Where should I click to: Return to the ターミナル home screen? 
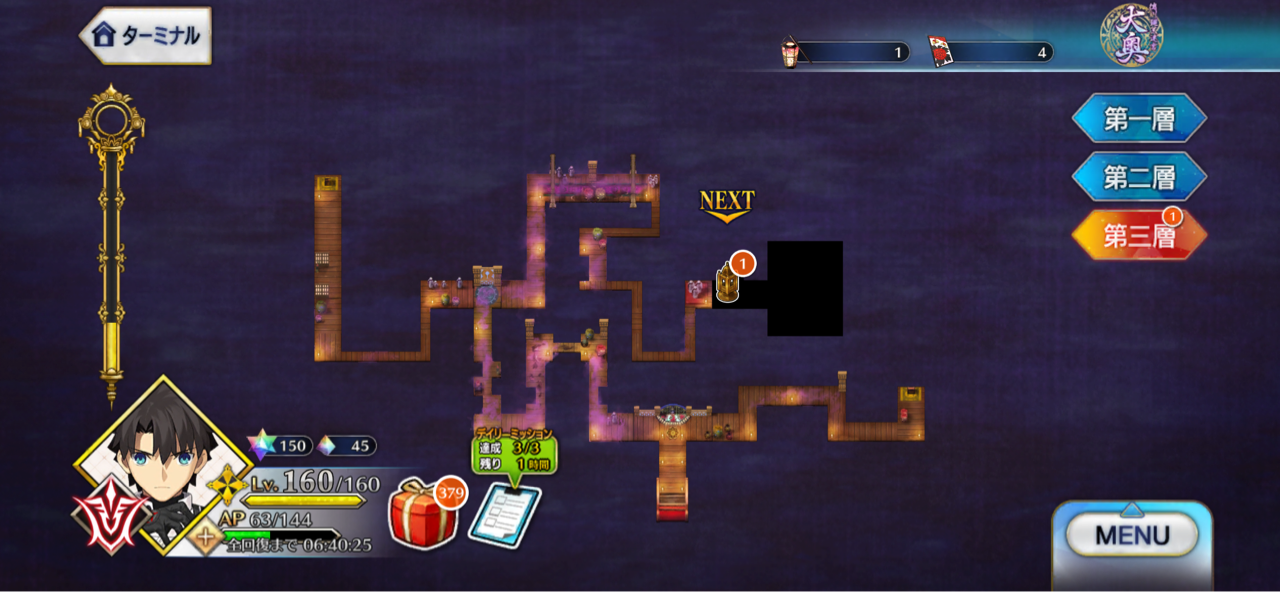[146, 36]
